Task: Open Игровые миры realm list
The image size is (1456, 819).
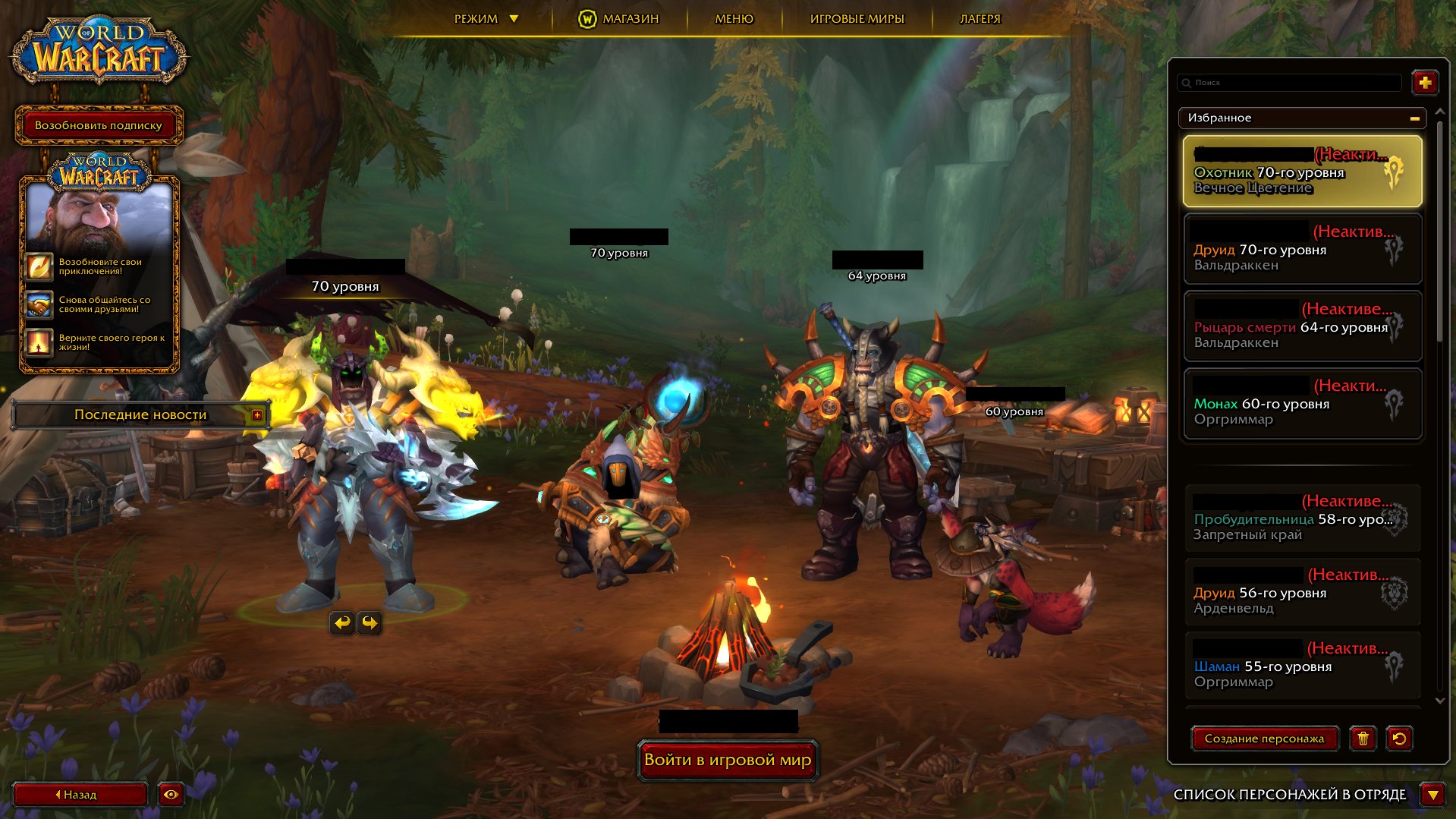Action: (857, 19)
